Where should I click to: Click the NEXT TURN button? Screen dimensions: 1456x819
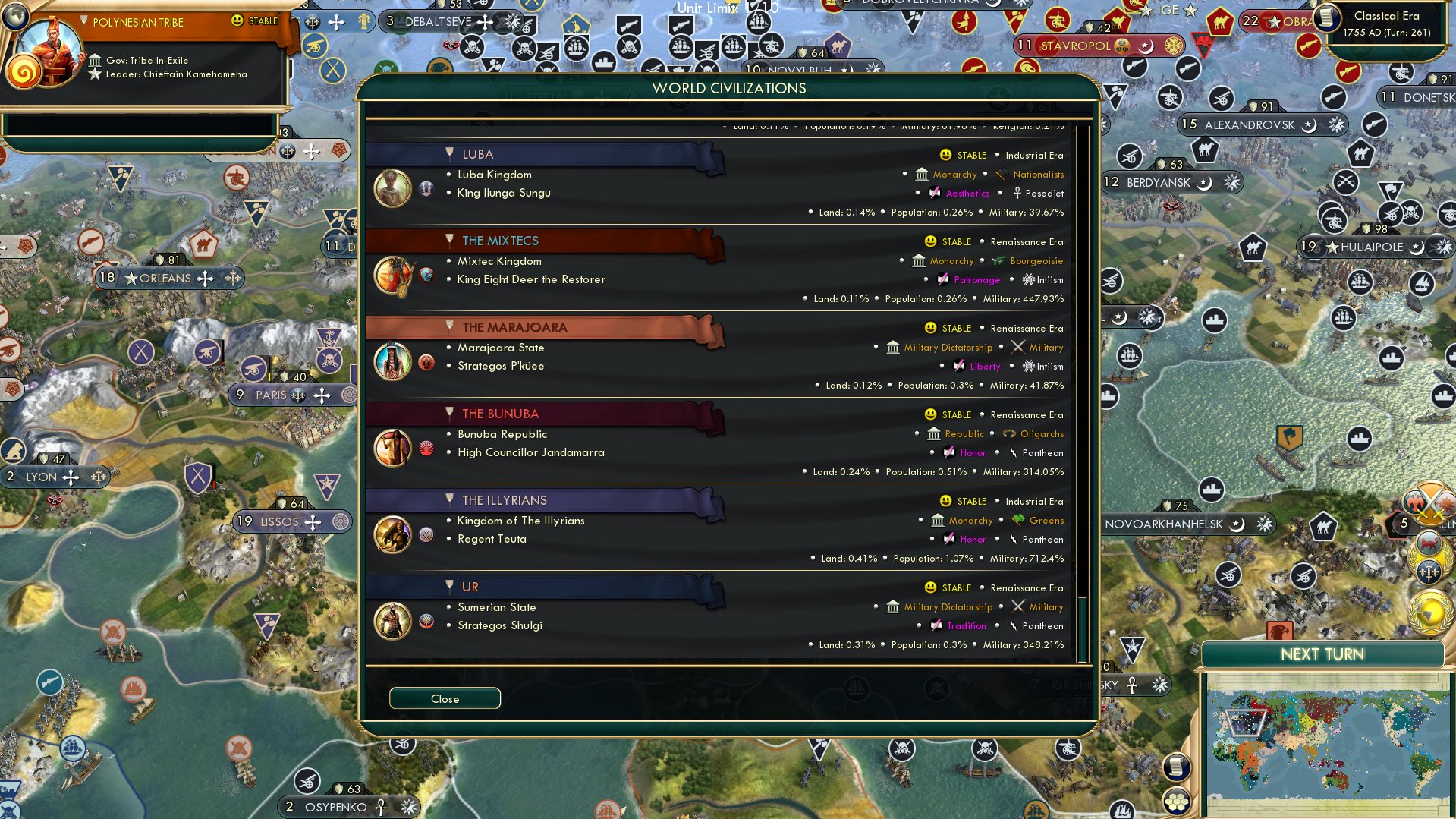[1322, 654]
